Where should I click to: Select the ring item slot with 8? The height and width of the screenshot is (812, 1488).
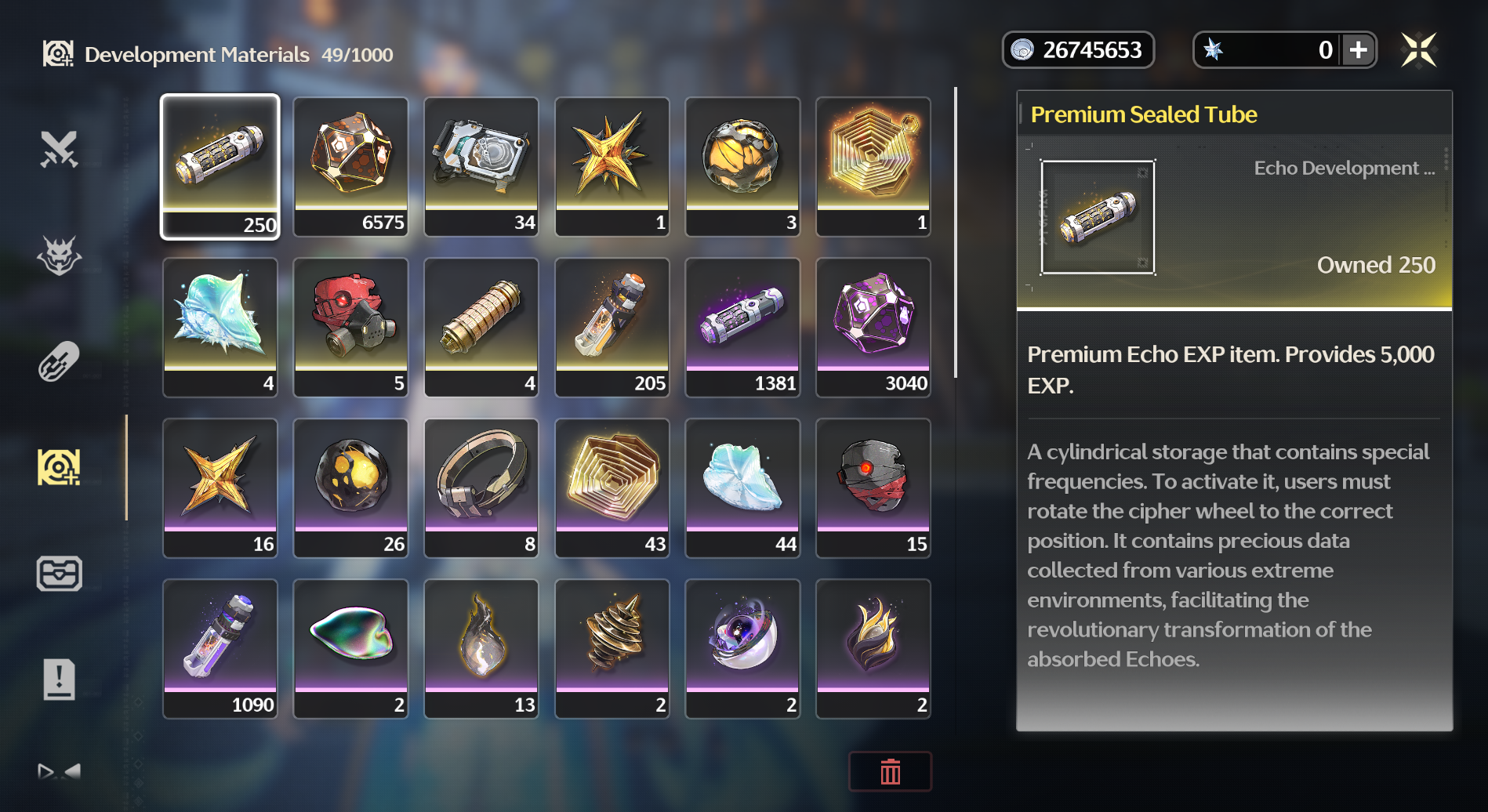[x=481, y=488]
